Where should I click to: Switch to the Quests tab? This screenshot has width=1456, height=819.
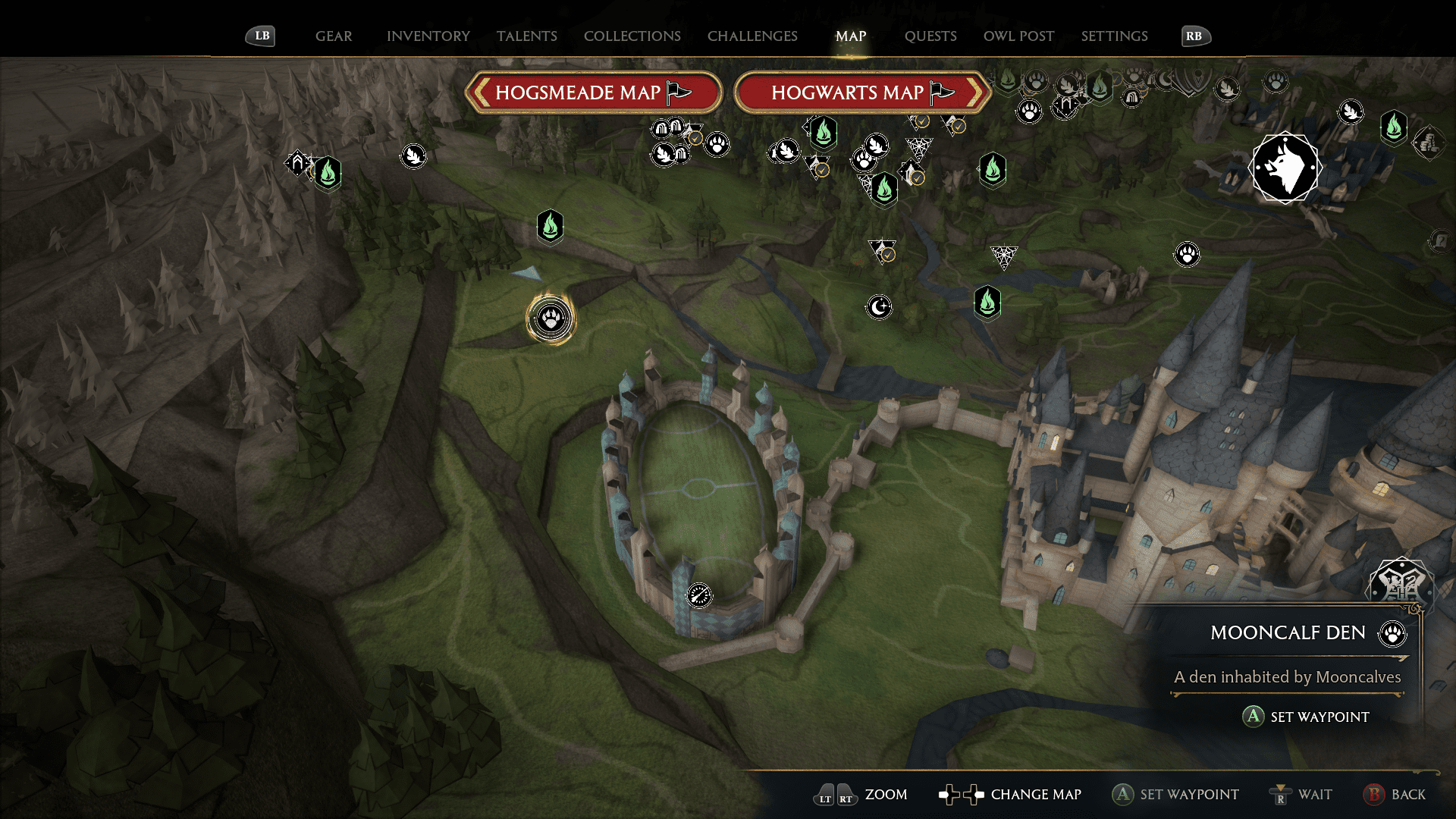pos(931,36)
